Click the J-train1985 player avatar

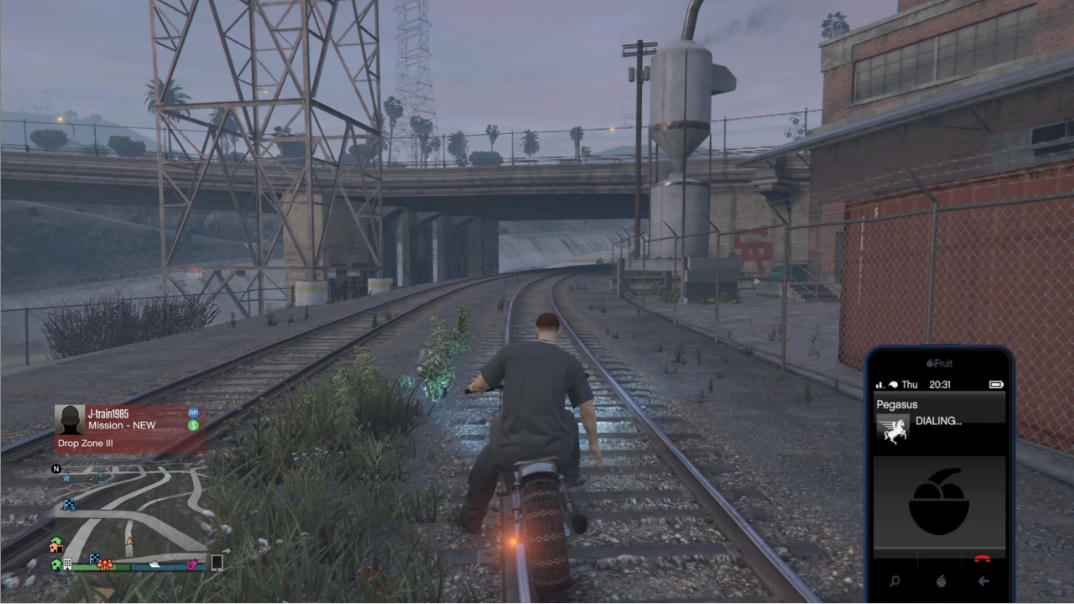pyautogui.click(x=69, y=420)
